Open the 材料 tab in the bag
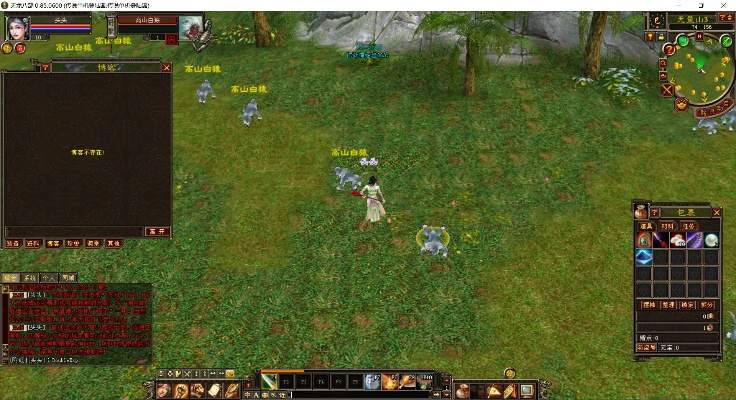 tap(668, 226)
